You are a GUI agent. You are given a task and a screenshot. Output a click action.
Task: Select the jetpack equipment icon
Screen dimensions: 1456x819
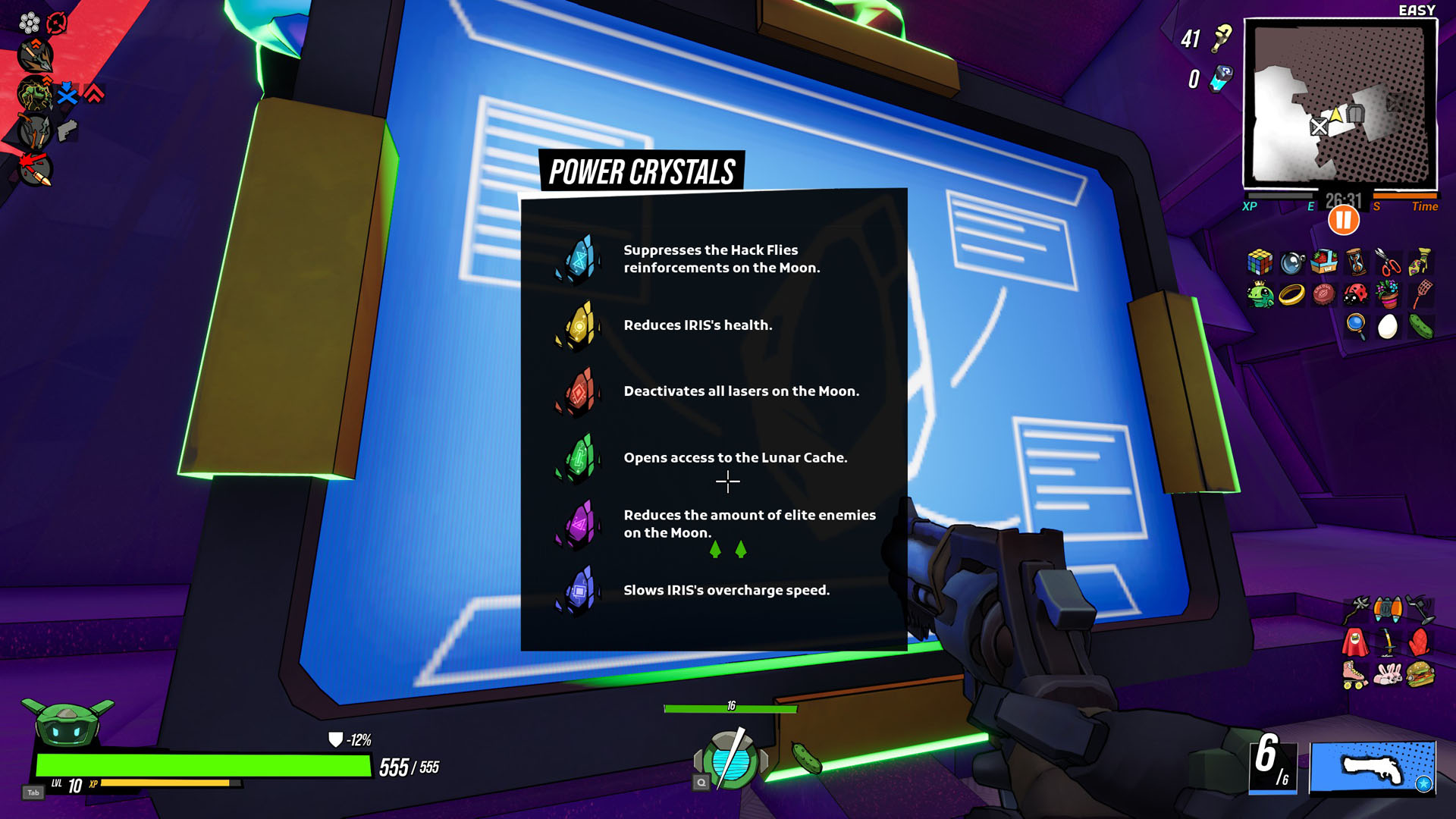pyautogui.click(x=1388, y=608)
